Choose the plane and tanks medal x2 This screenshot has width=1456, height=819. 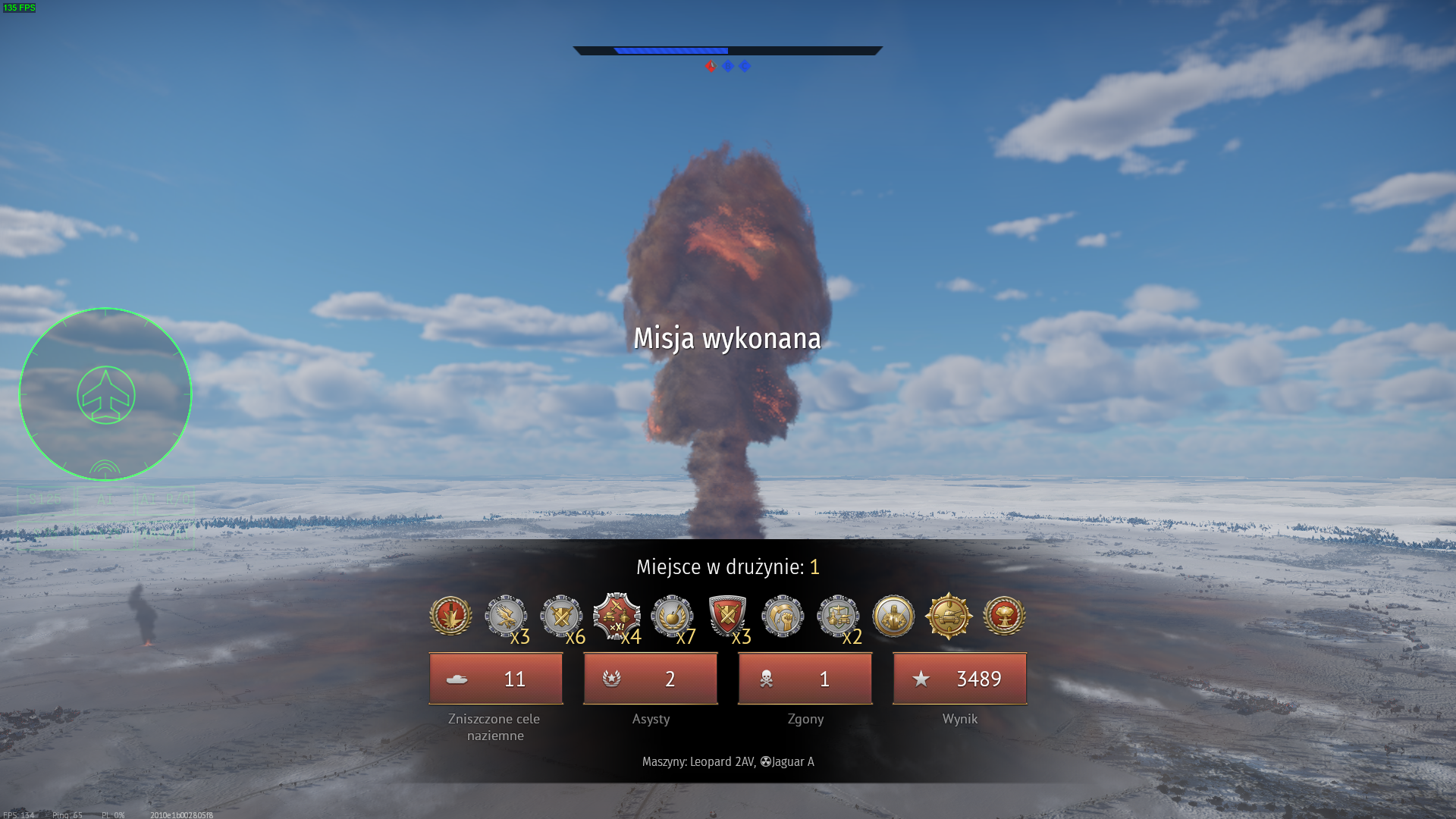838,615
